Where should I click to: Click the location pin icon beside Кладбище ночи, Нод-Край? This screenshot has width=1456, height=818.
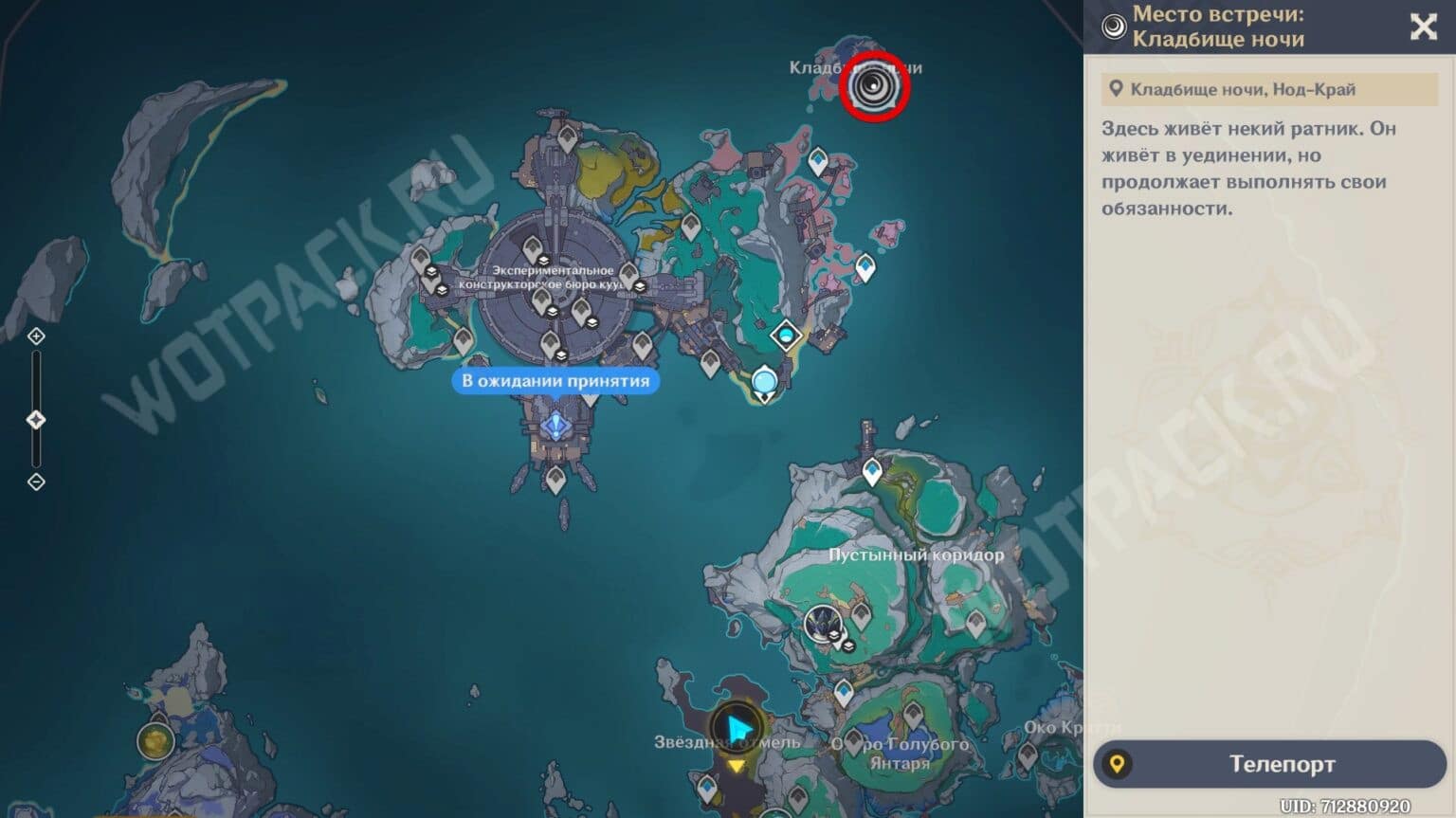1119,89
